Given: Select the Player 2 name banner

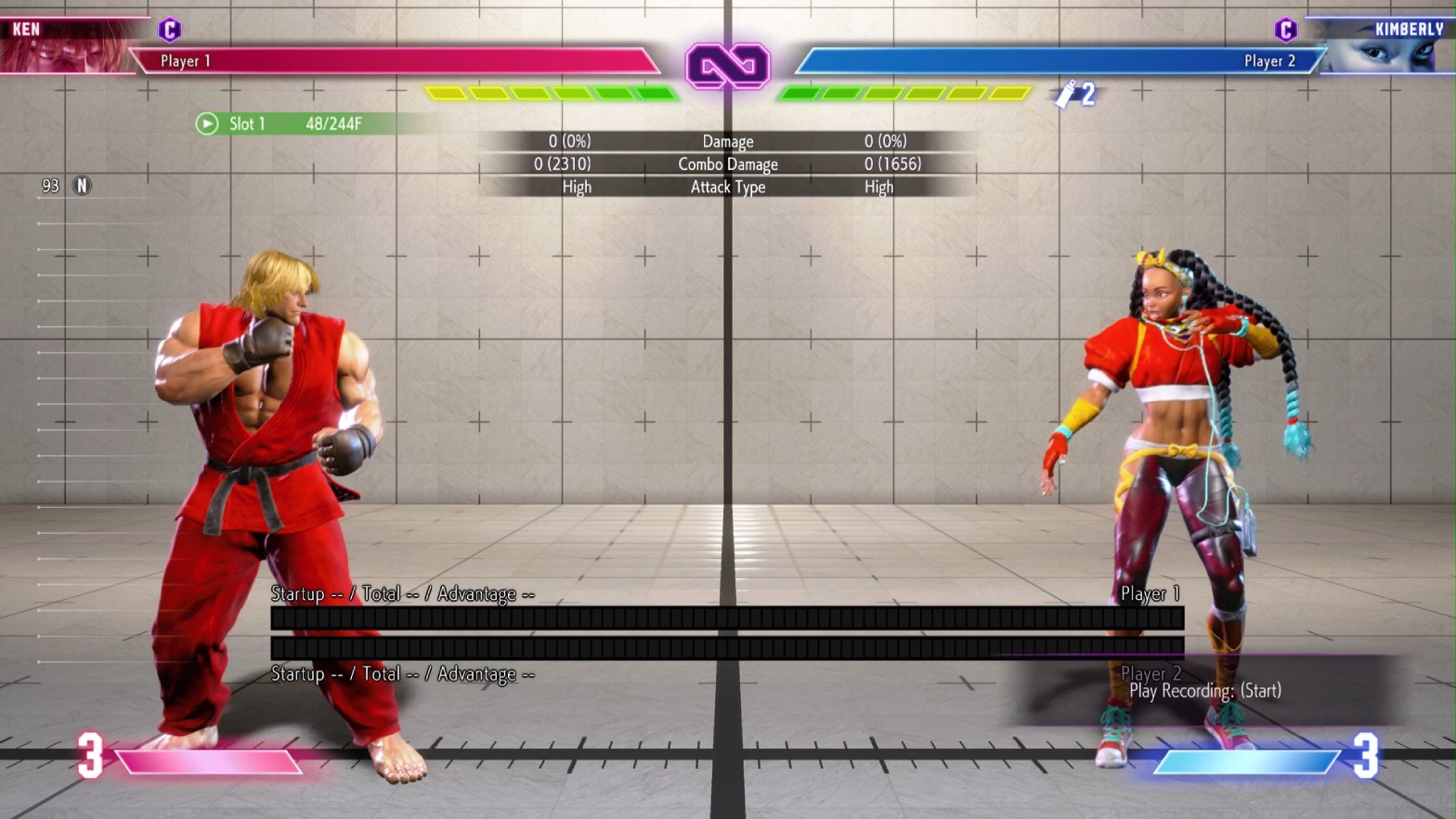Looking at the screenshot, I should pyautogui.click(x=1271, y=59).
